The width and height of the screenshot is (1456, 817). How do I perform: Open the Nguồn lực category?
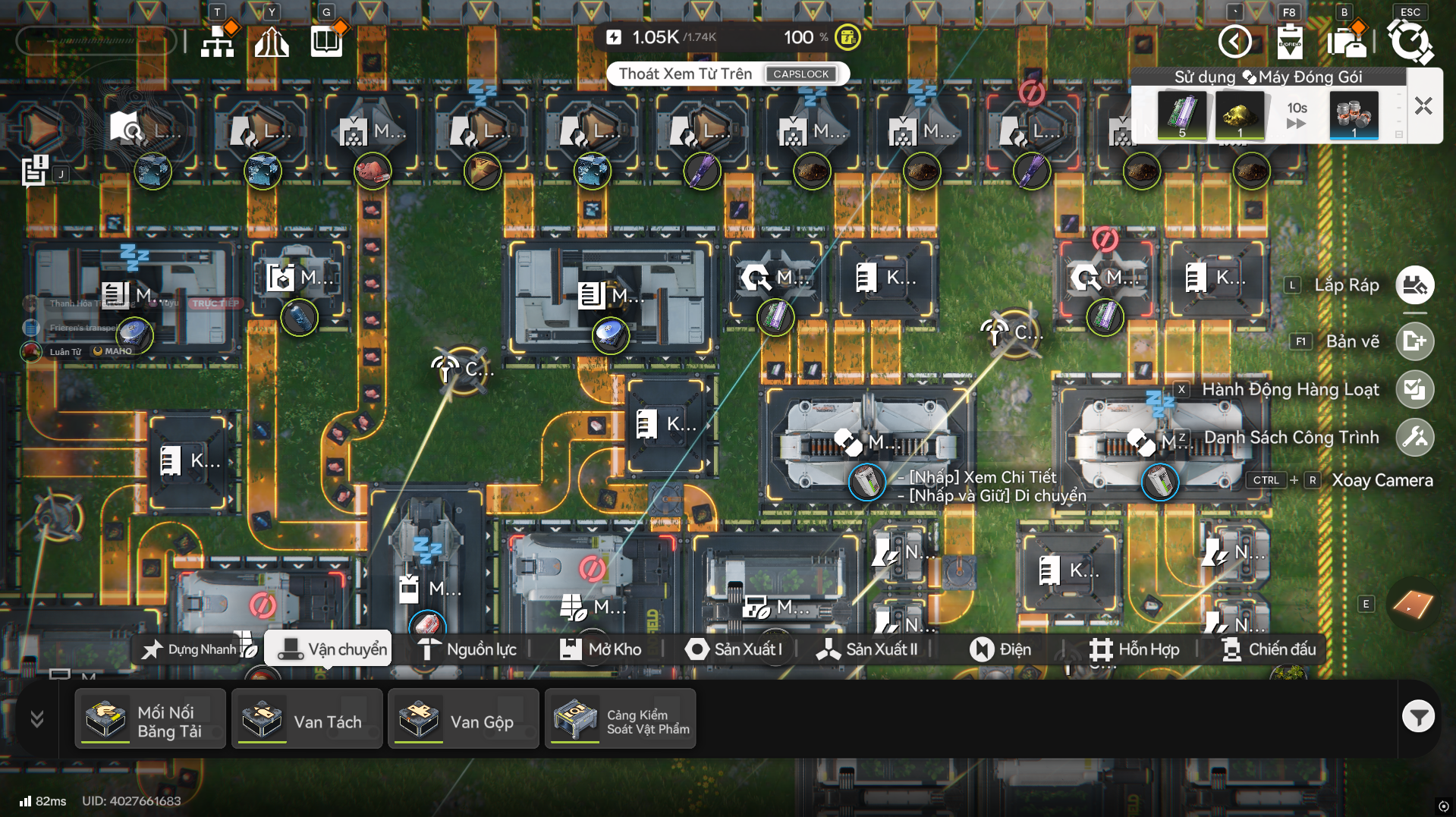click(x=468, y=649)
